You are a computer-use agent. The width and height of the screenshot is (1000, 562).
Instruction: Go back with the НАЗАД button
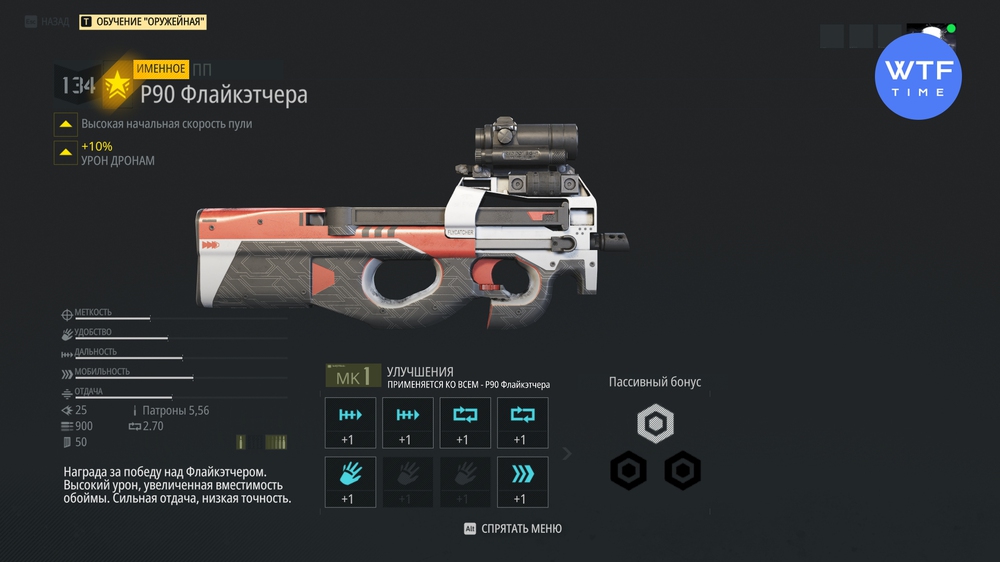[47, 21]
